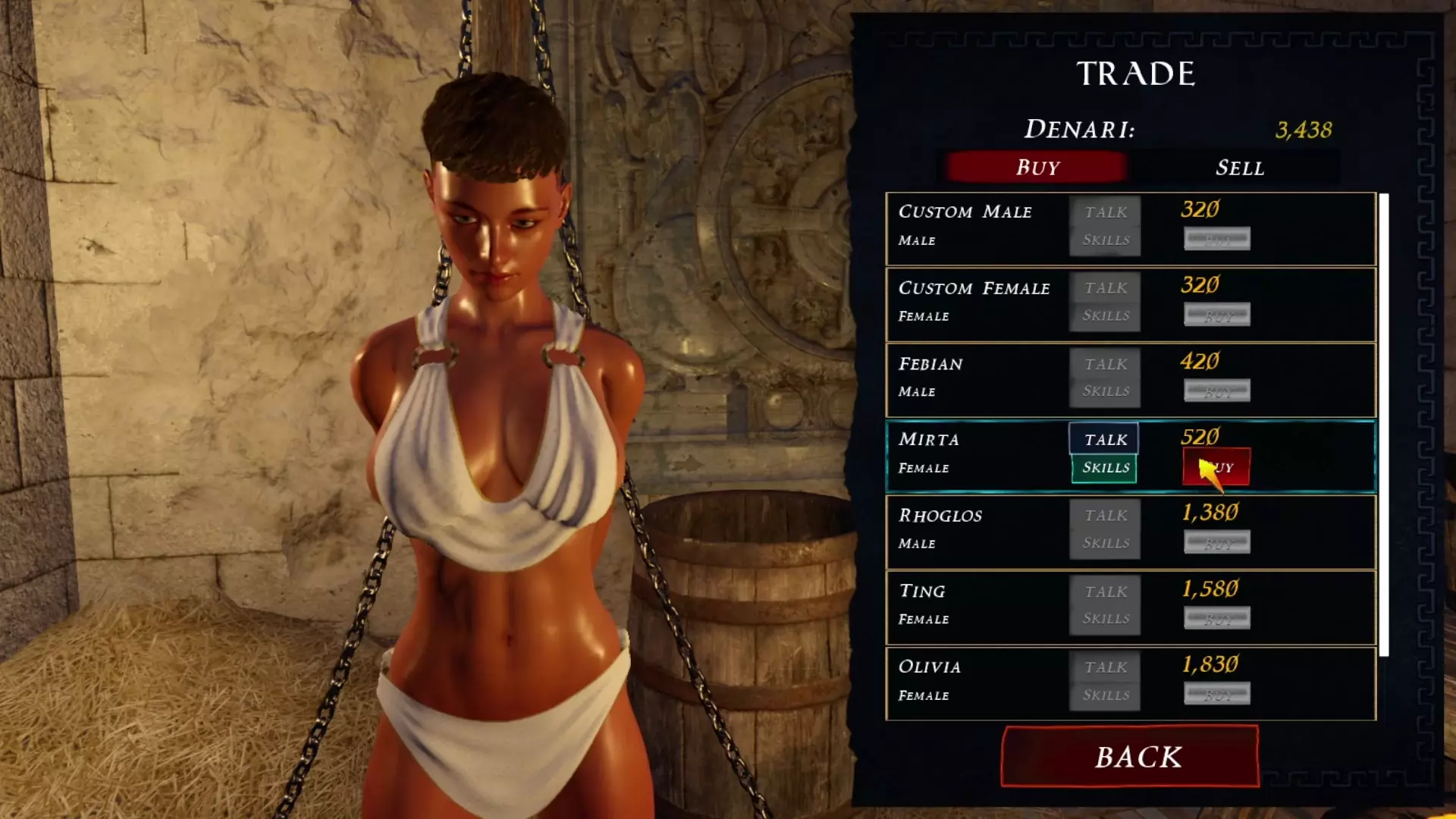Click the Back button
The image size is (1456, 819).
click(1130, 756)
